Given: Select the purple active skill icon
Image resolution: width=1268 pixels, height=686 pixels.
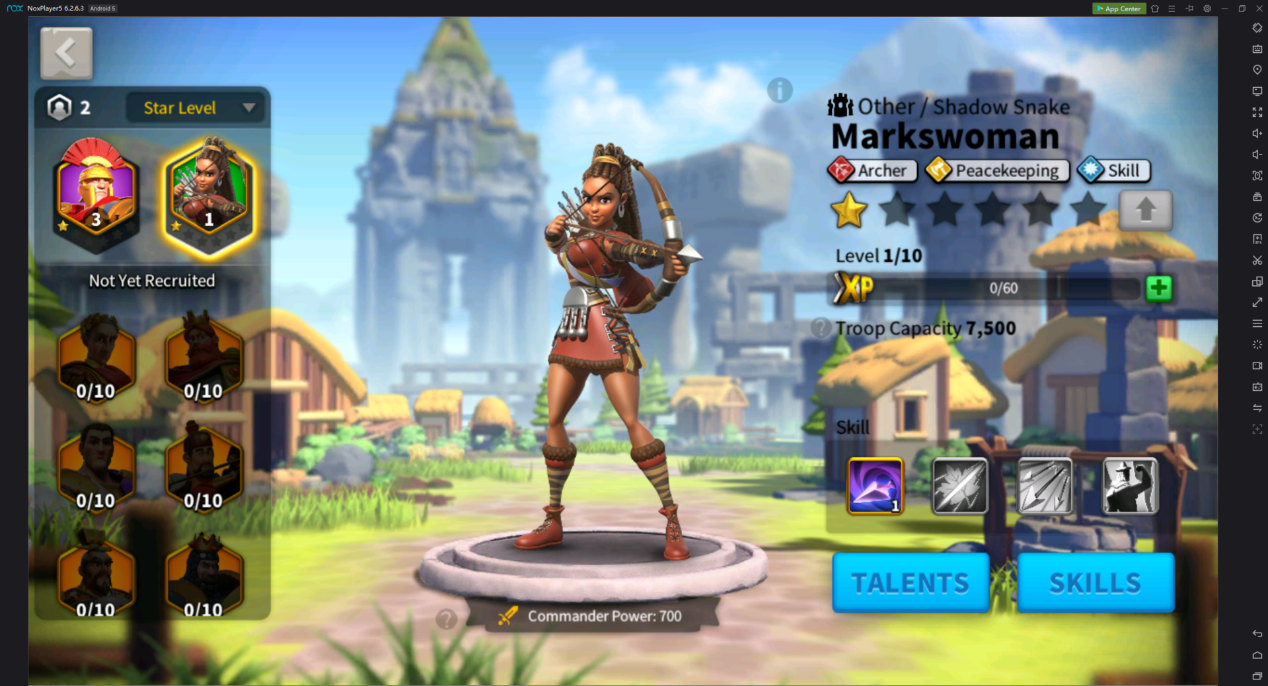Looking at the screenshot, I should tap(875, 486).
